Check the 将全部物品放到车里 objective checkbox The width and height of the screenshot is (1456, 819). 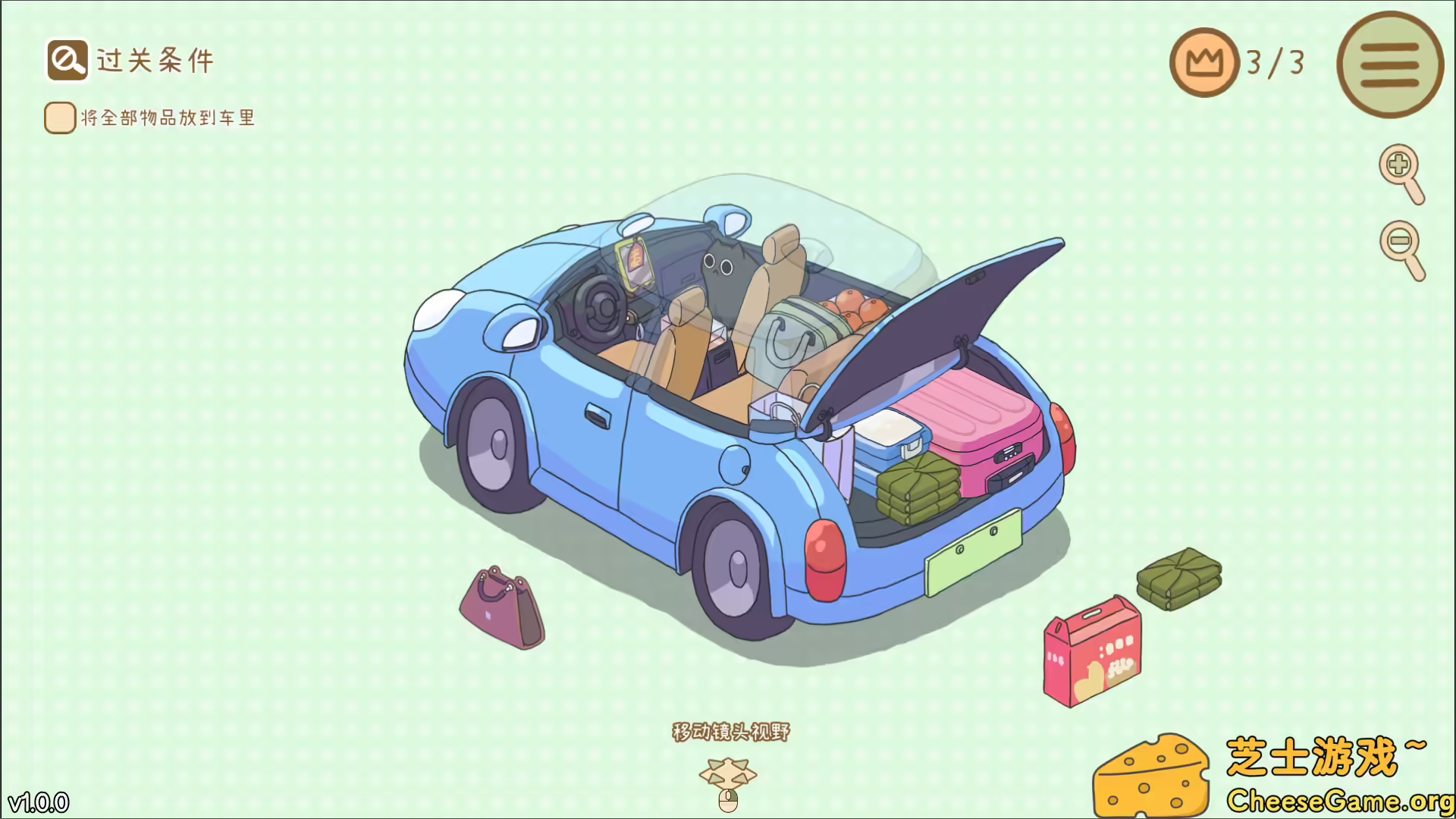tap(59, 118)
